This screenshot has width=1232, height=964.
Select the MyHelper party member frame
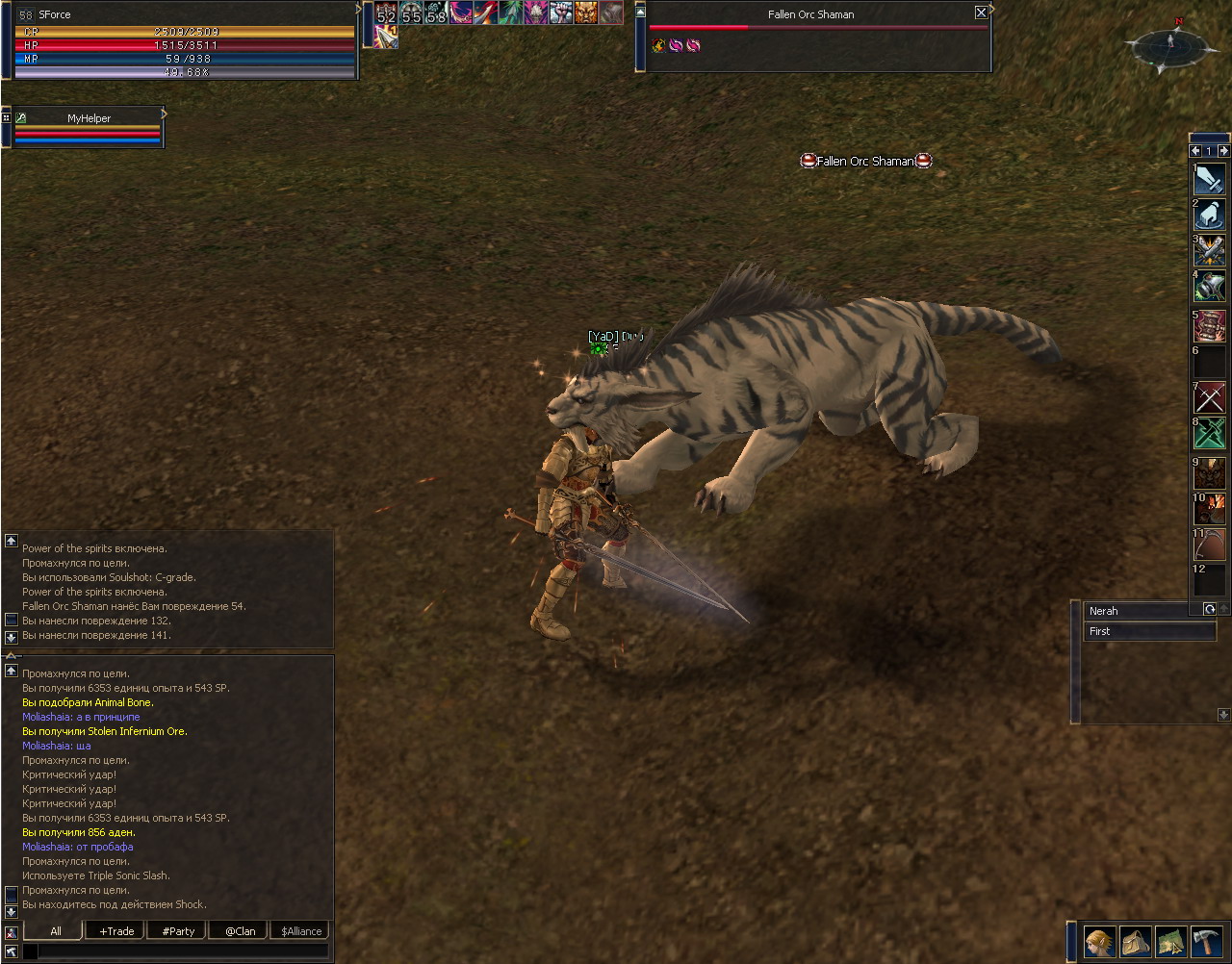click(x=89, y=118)
